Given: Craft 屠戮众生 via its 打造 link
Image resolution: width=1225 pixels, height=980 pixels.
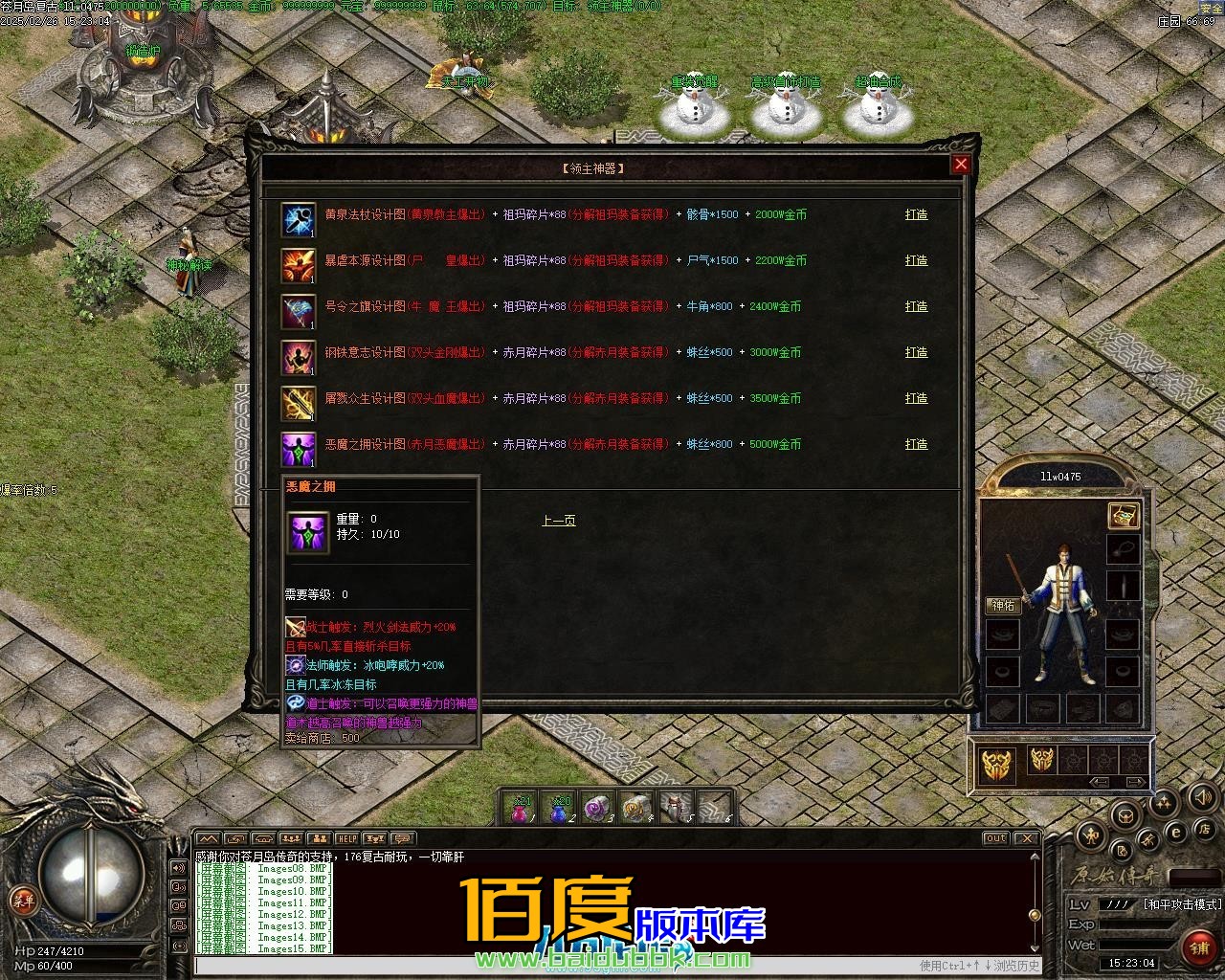Looking at the screenshot, I should pyautogui.click(x=916, y=398).
